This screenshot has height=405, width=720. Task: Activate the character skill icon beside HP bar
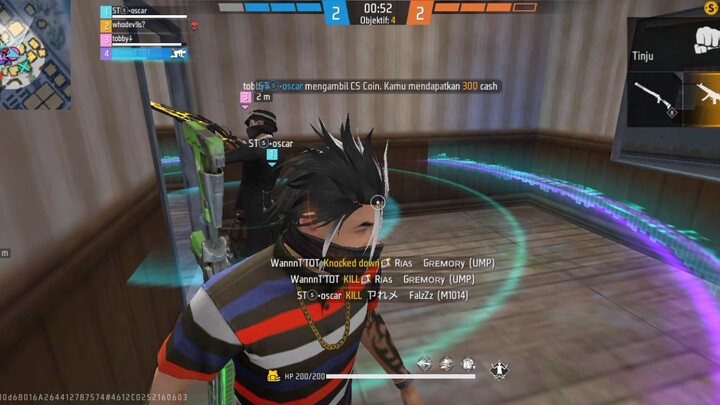tap(497, 370)
